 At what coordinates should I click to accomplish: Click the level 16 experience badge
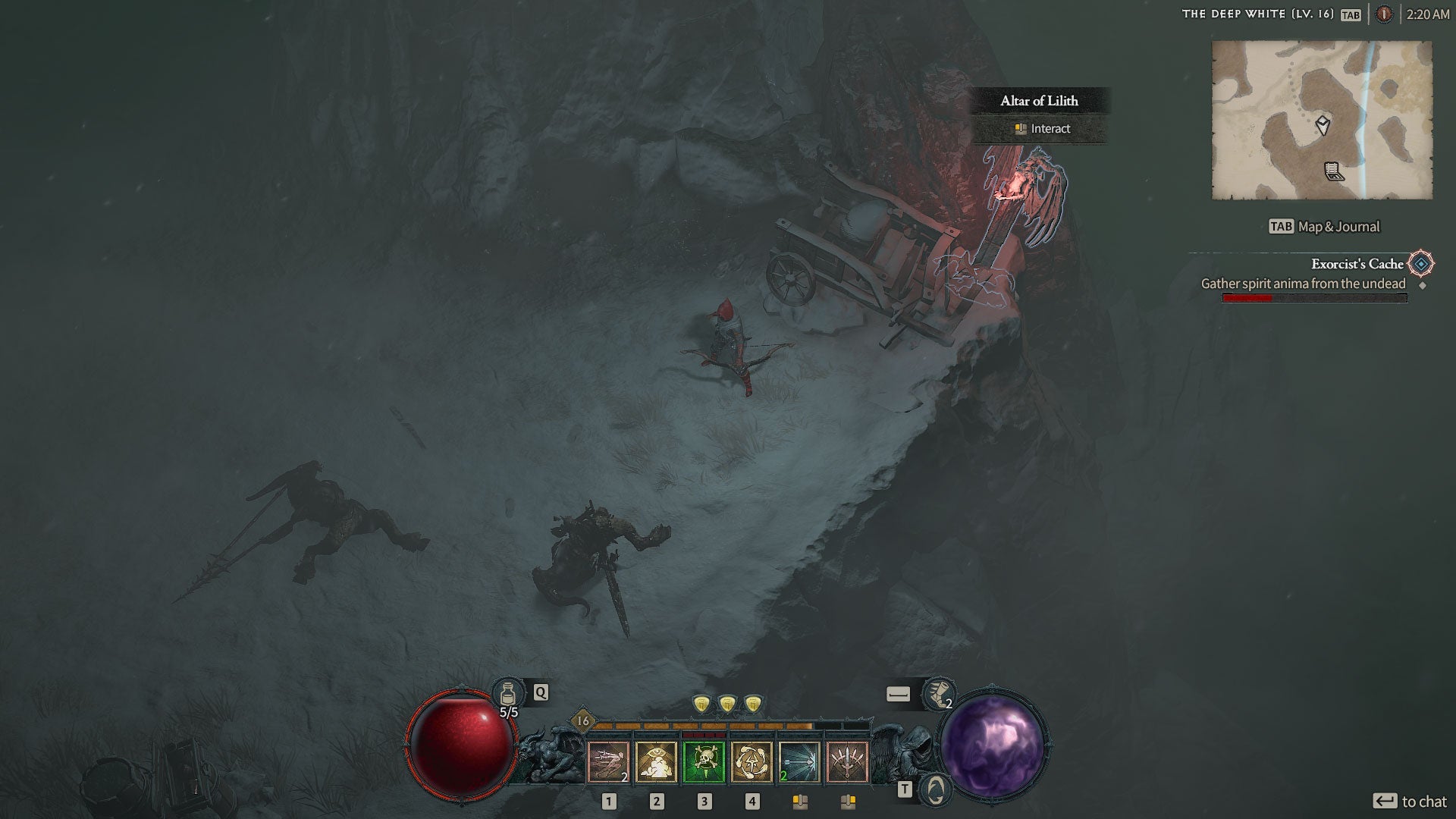[x=582, y=720]
